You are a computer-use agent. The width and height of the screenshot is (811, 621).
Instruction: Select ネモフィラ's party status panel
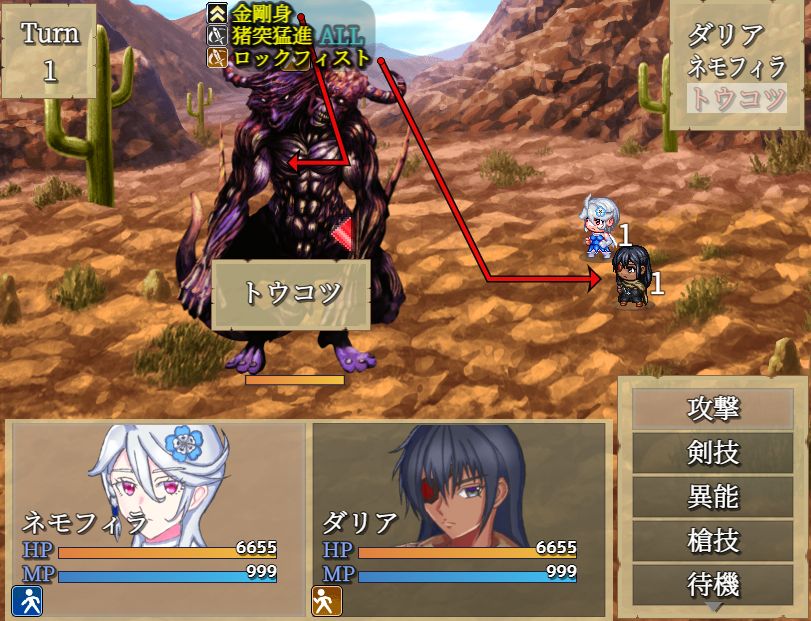[x=157, y=518]
